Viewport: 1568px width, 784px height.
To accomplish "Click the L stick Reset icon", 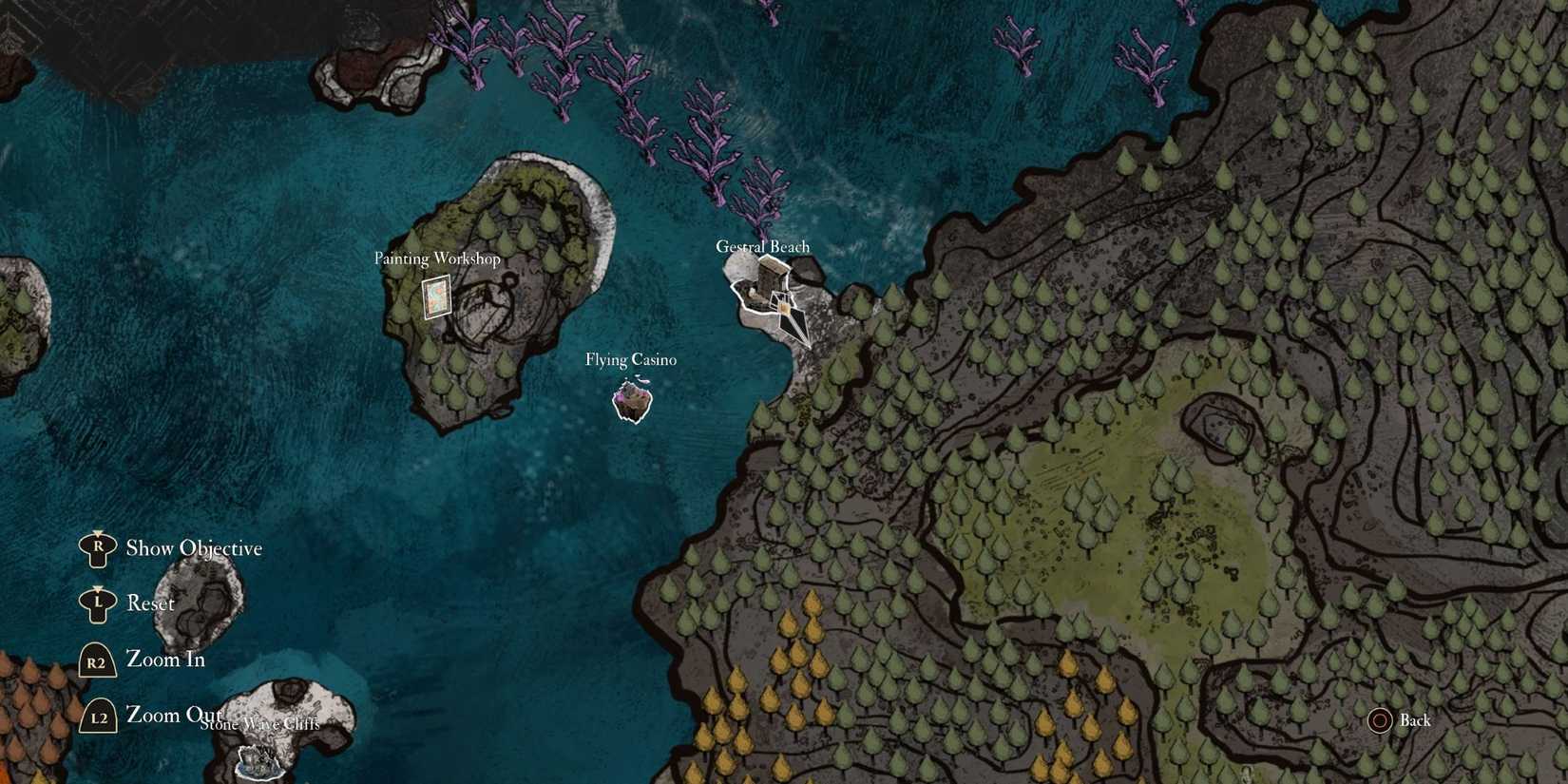I will 96,603.
